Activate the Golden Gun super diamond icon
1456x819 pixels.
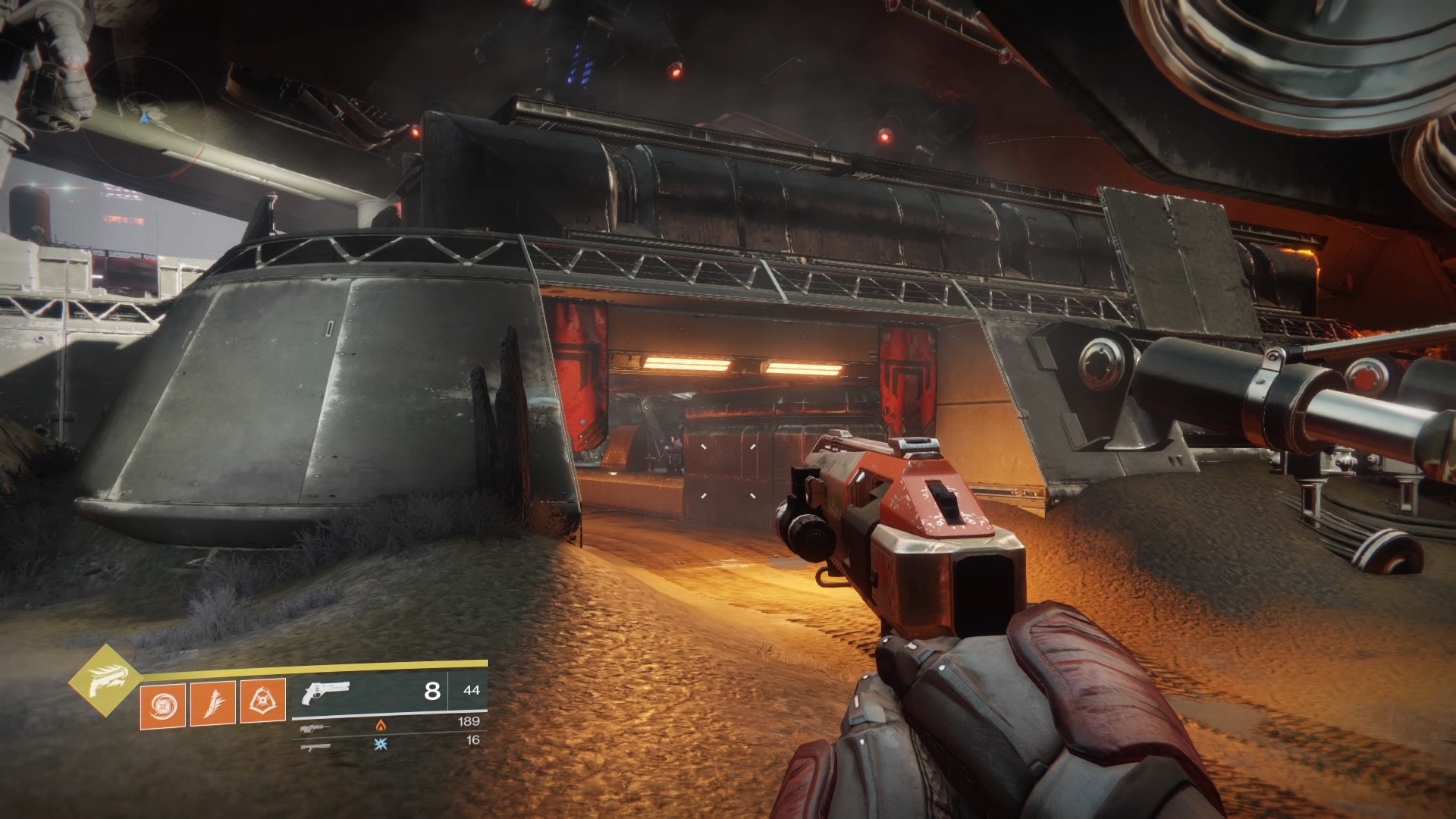tap(105, 679)
